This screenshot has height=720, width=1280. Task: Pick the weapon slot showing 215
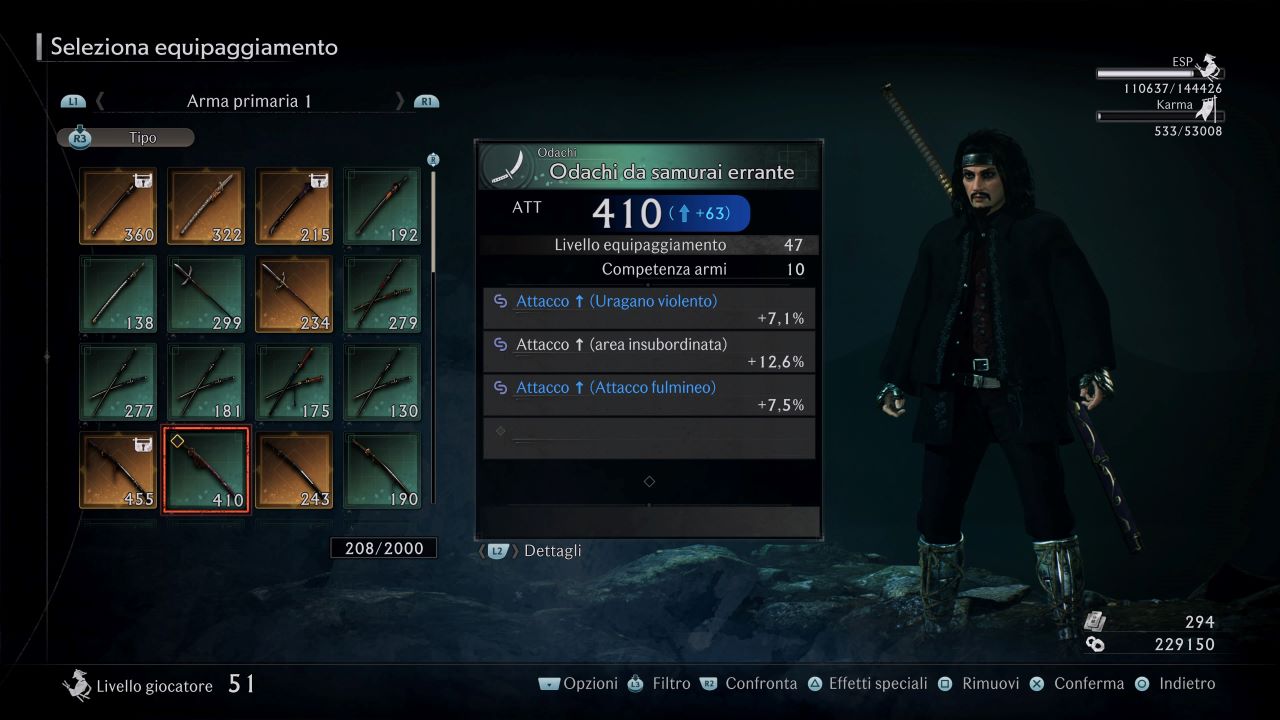[294, 206]
